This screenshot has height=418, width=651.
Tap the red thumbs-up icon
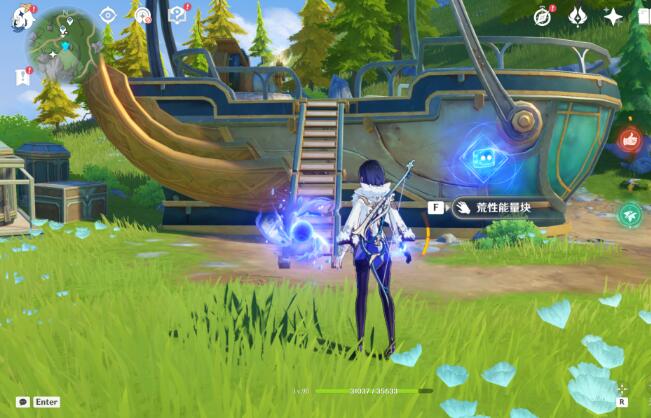pos(630,141)
